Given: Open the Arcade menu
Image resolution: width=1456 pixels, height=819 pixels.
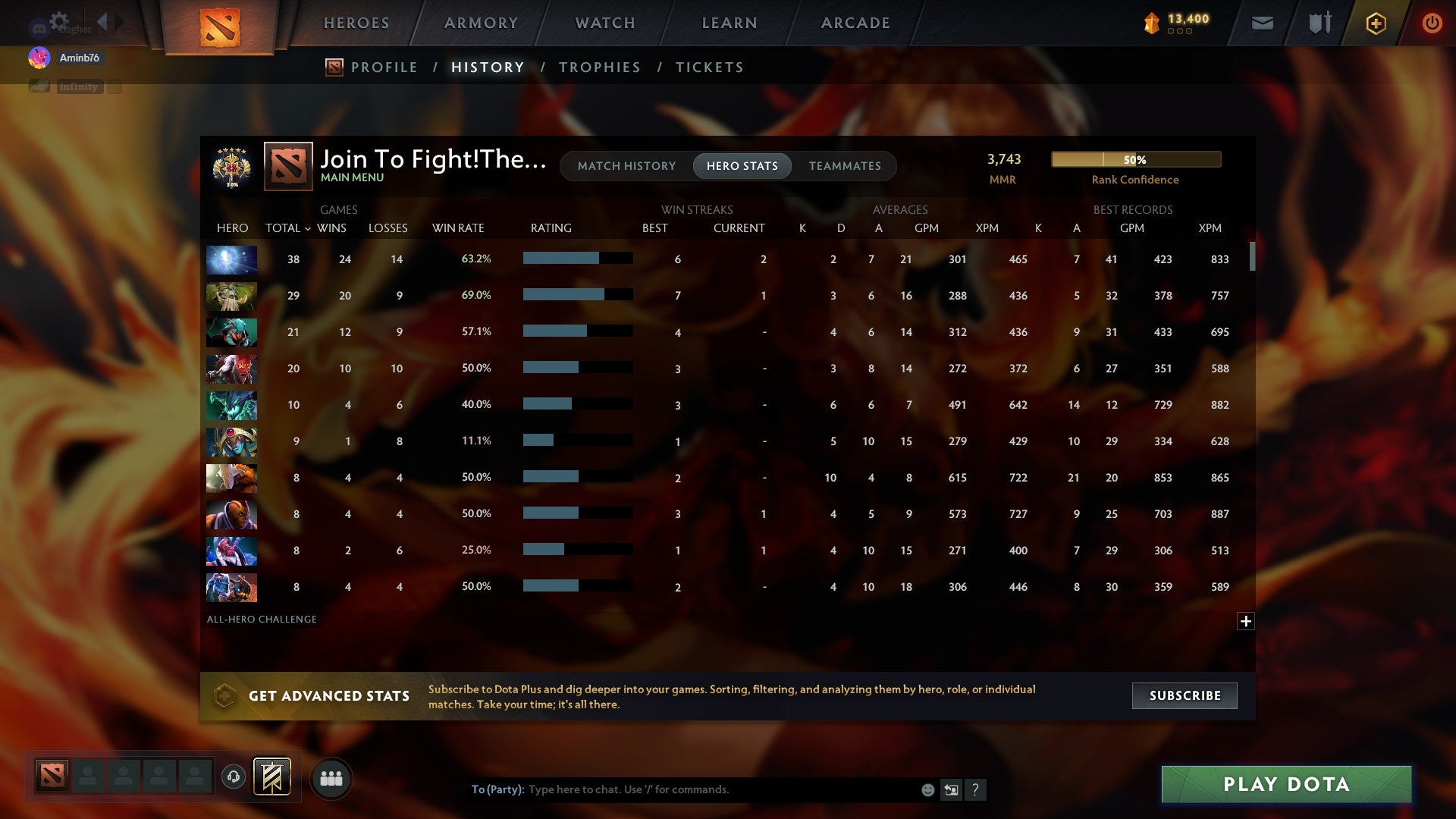Looking at the screenshot, I should point(855,23).
